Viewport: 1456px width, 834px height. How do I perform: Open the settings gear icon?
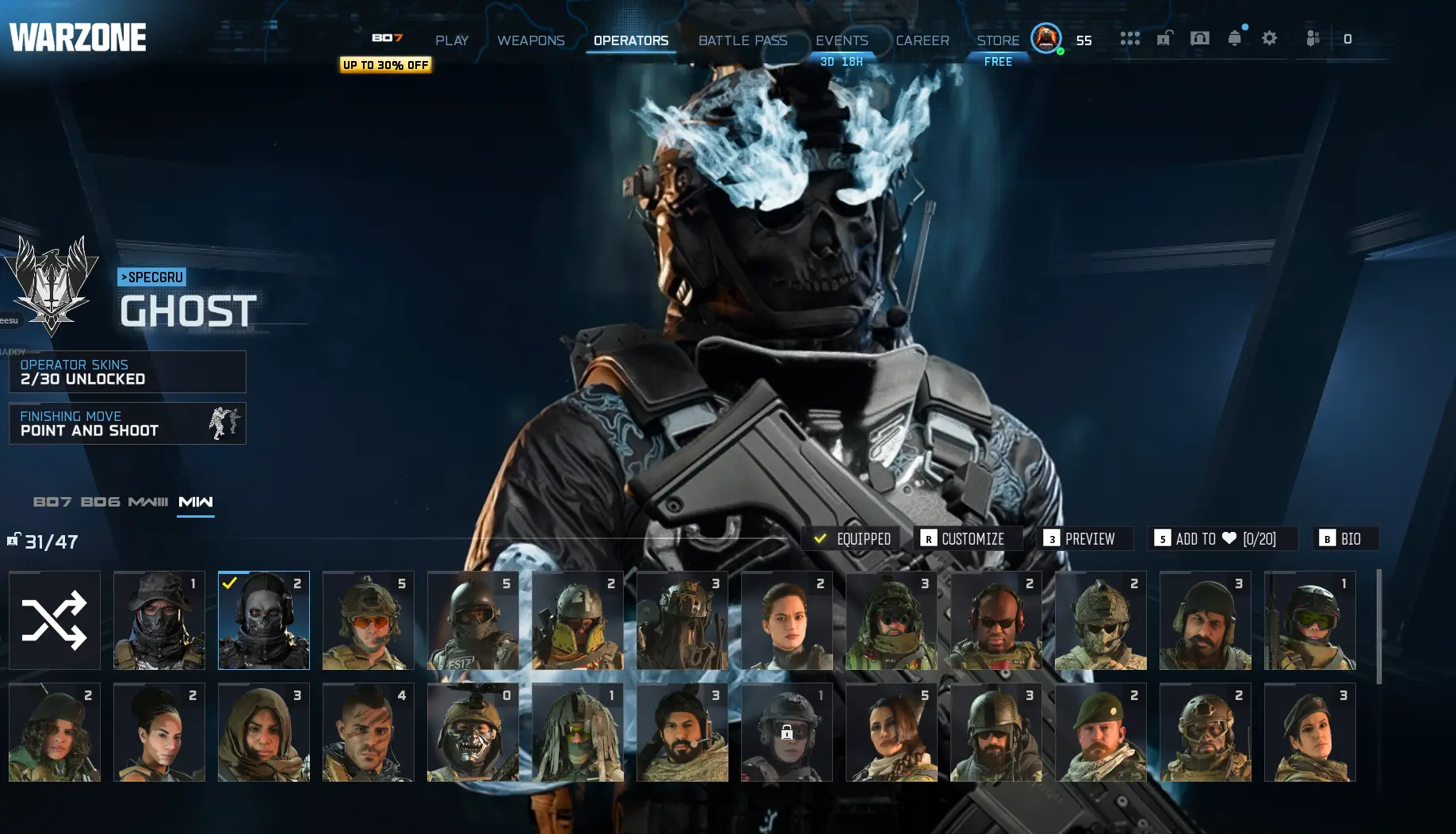pos(1269,38)
